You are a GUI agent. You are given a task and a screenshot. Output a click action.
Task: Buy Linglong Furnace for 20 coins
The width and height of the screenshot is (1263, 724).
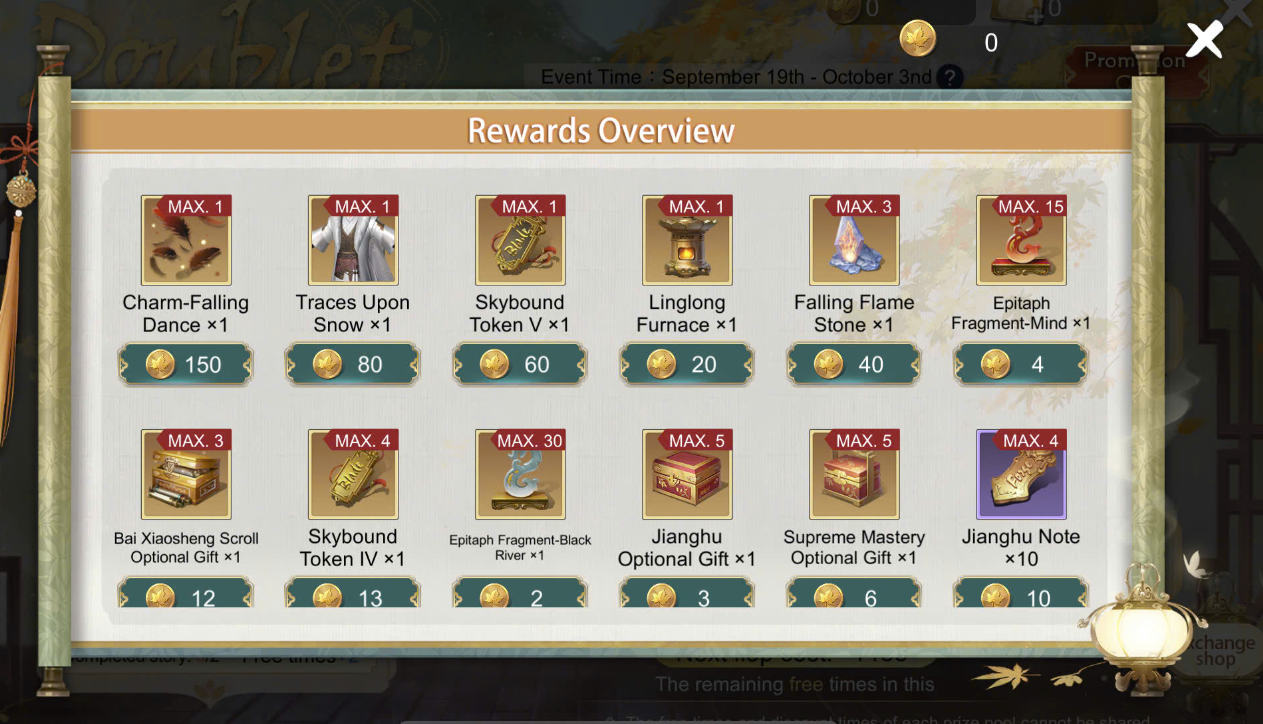pyautogui.click(x=687, y=364)
